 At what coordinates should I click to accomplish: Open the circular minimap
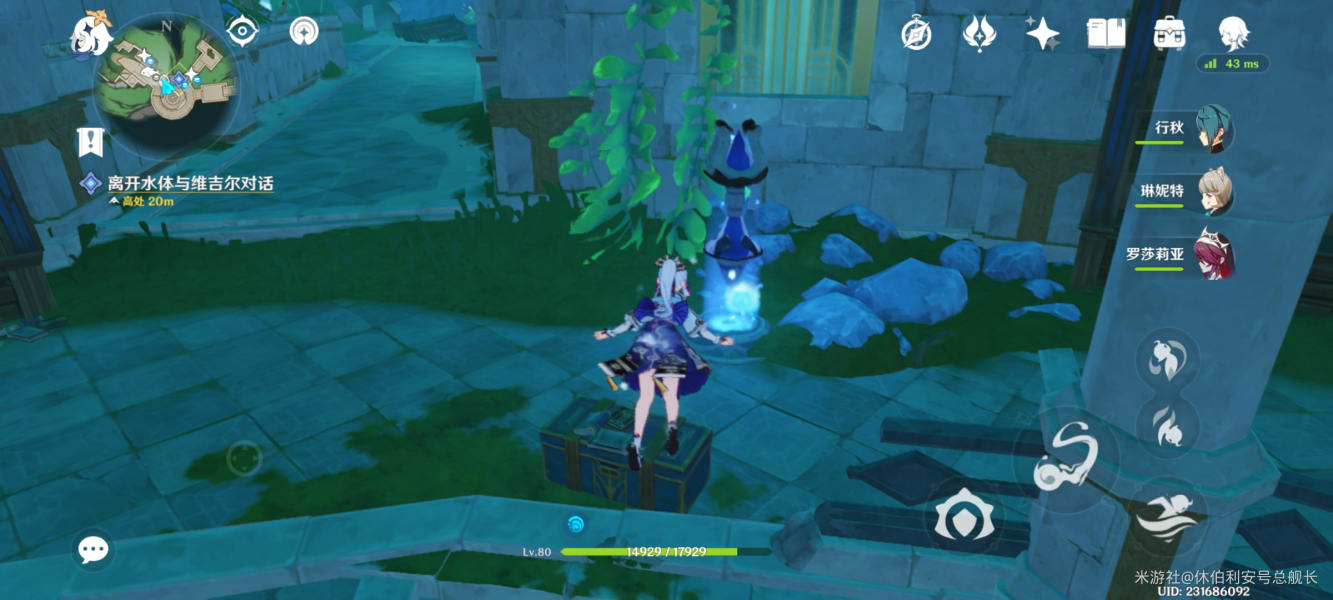point(166,80)
